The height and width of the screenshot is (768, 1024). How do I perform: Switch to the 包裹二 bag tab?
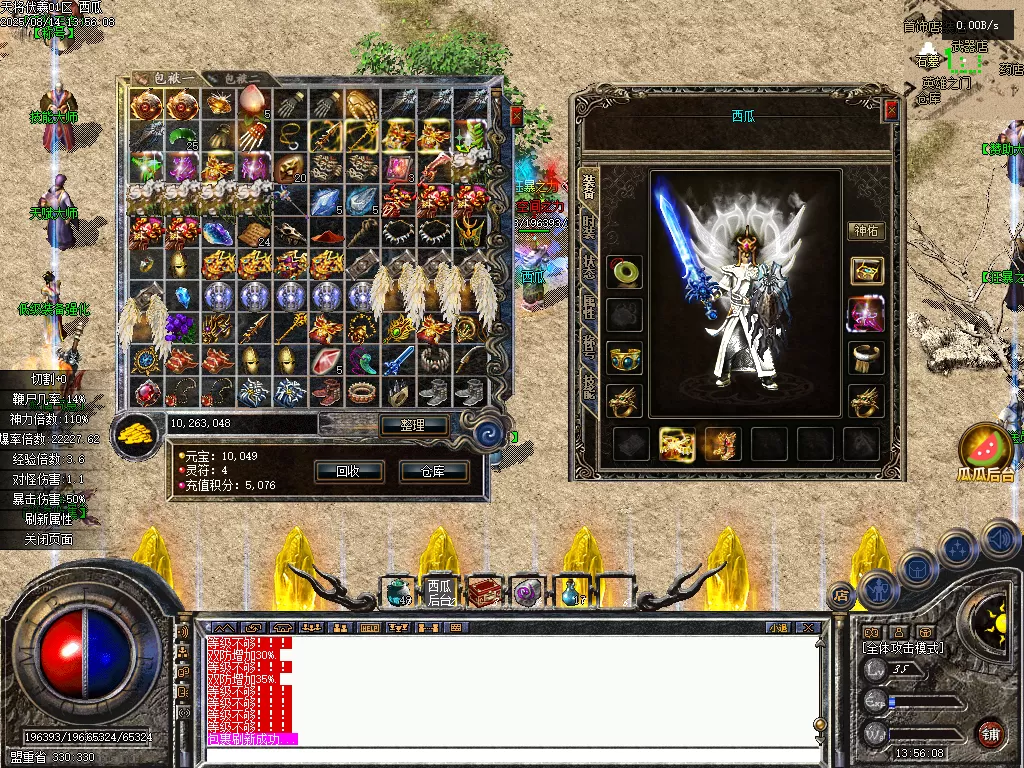click(242, 78)
